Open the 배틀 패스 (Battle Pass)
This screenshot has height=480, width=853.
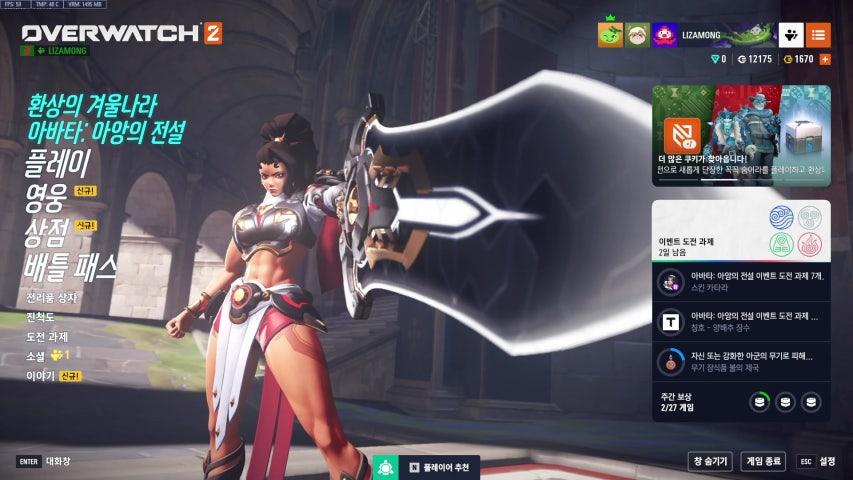coord(70,266)
